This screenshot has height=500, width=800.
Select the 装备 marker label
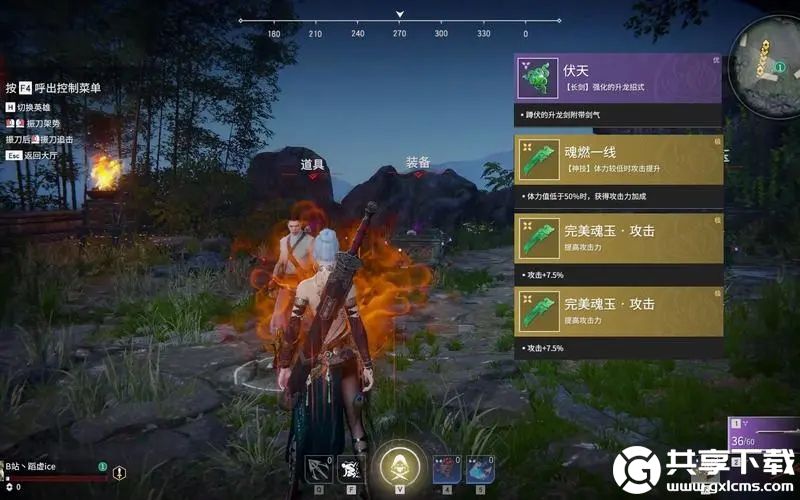click(418, 162)
